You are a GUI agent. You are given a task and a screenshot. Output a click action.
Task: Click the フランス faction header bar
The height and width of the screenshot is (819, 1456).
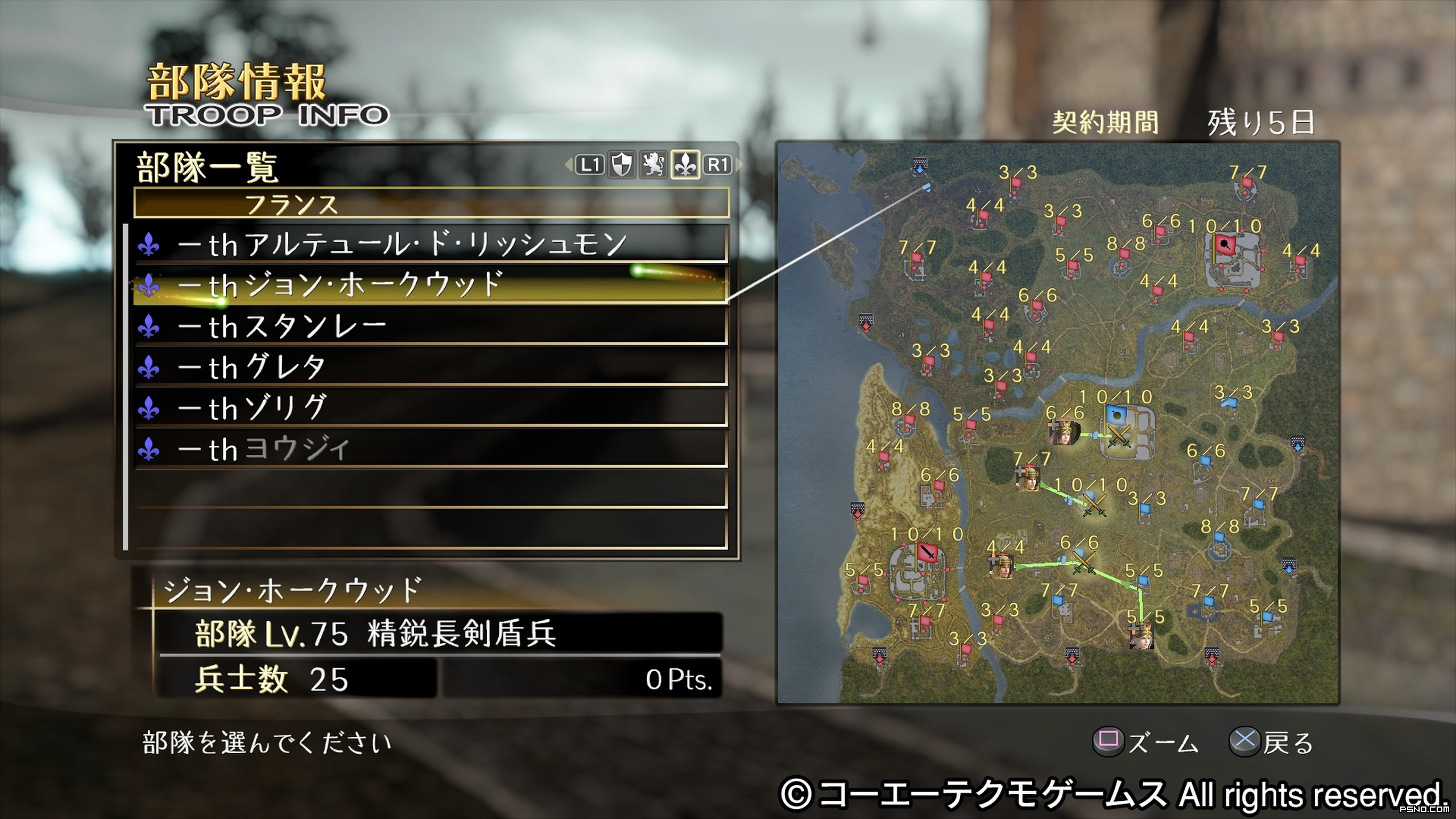click(431, 203)
